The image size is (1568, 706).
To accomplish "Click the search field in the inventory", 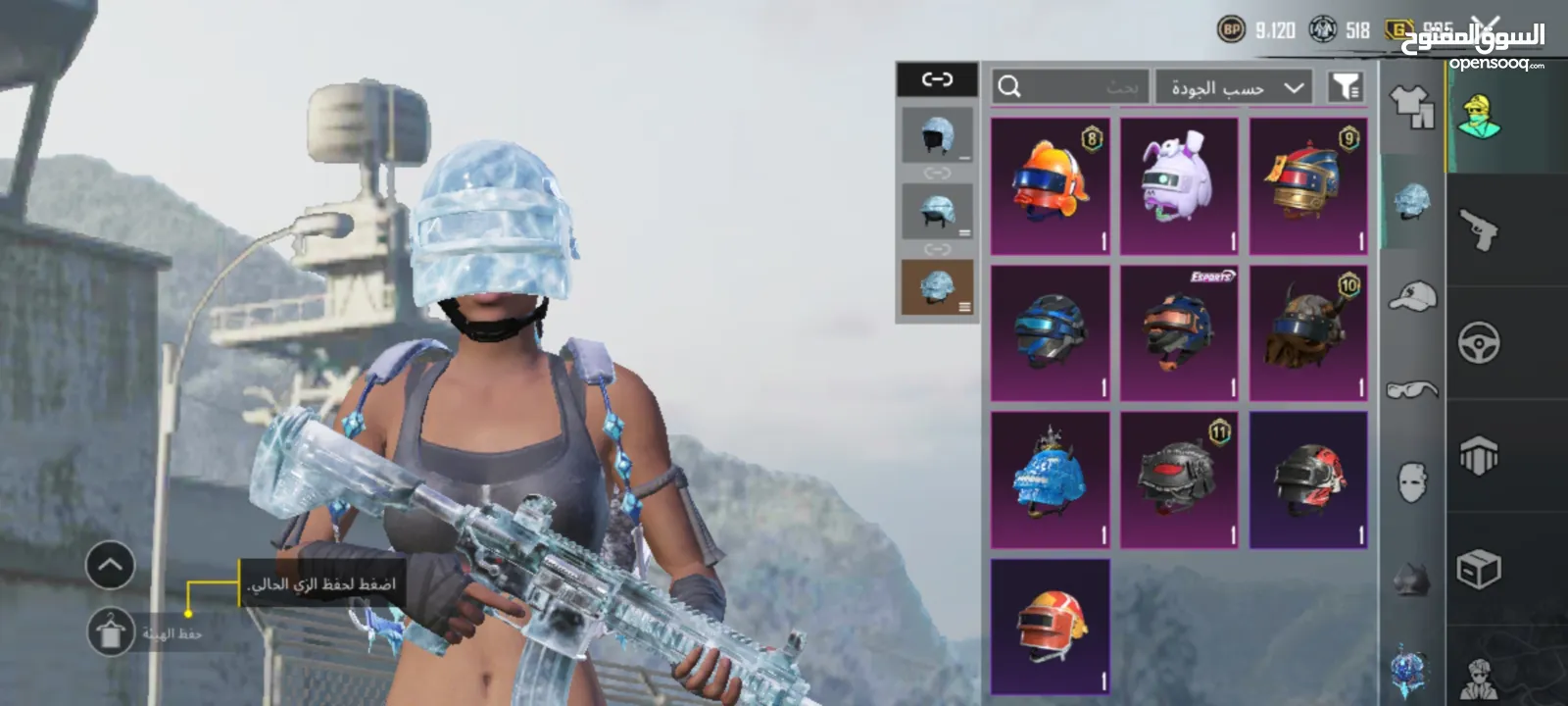I will tap(1070, 87).
